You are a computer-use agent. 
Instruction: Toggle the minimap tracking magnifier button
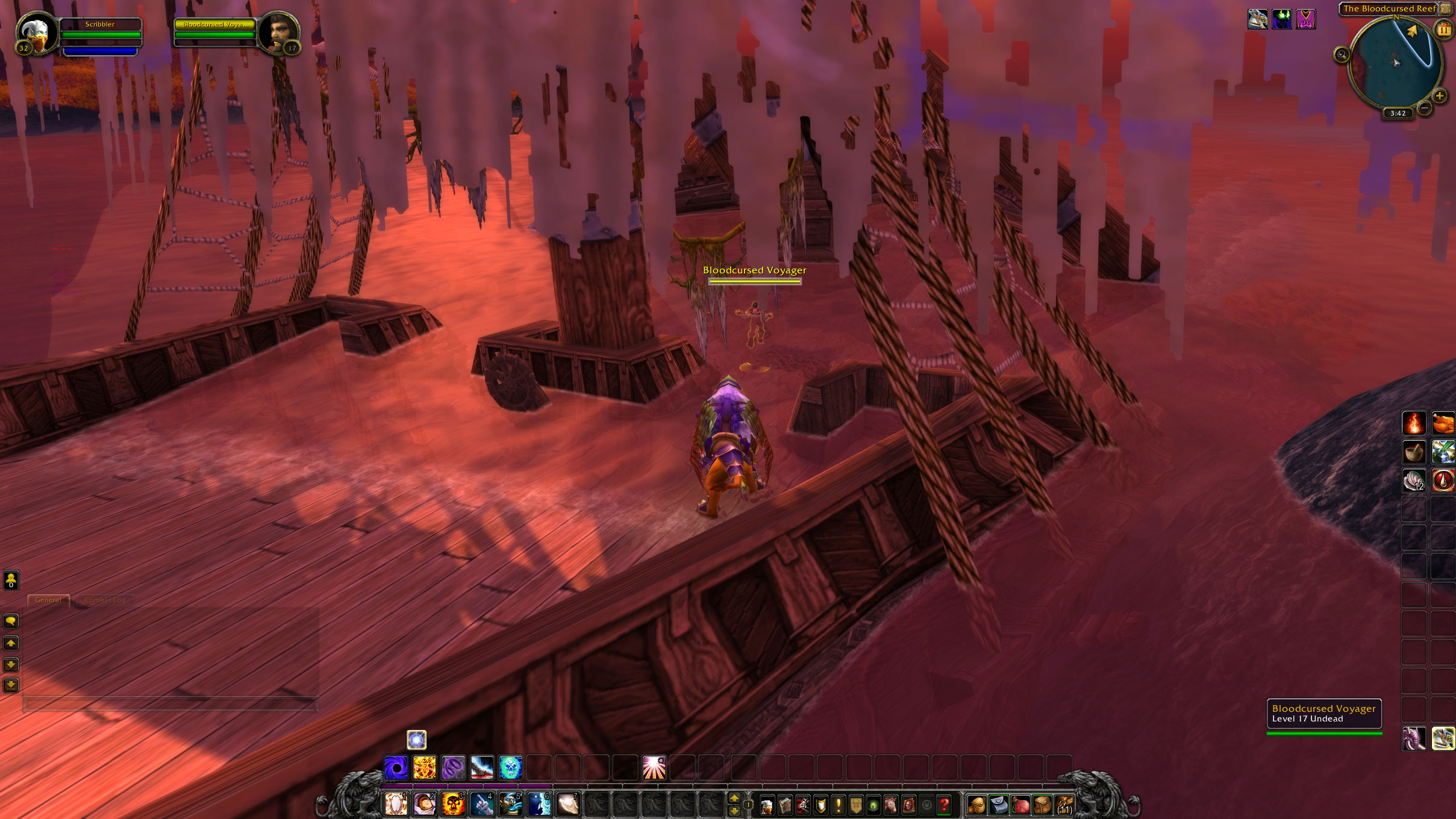tap(1341, 55)
